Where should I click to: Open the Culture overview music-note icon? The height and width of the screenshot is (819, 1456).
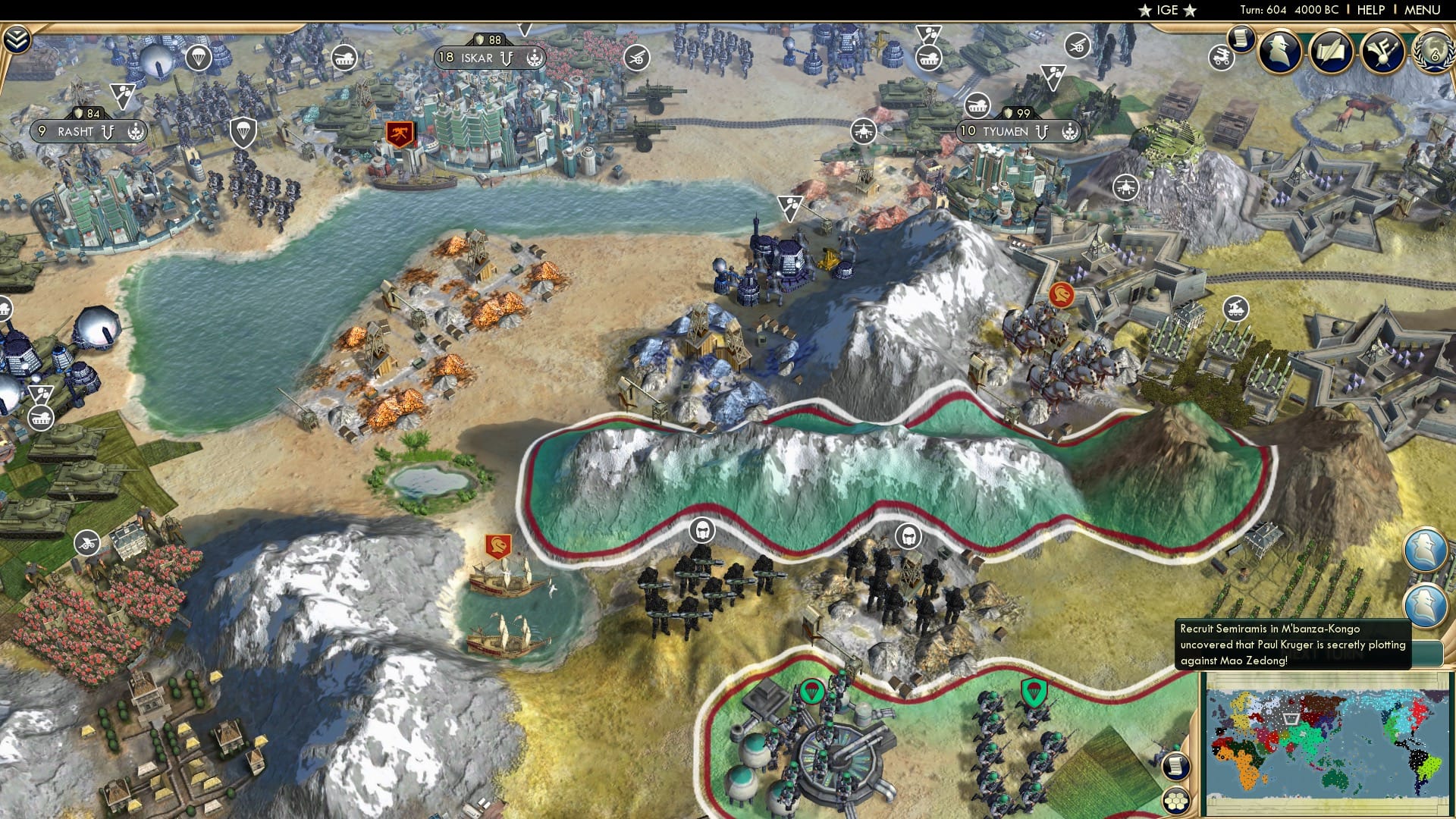click(x=1385, y=52)
